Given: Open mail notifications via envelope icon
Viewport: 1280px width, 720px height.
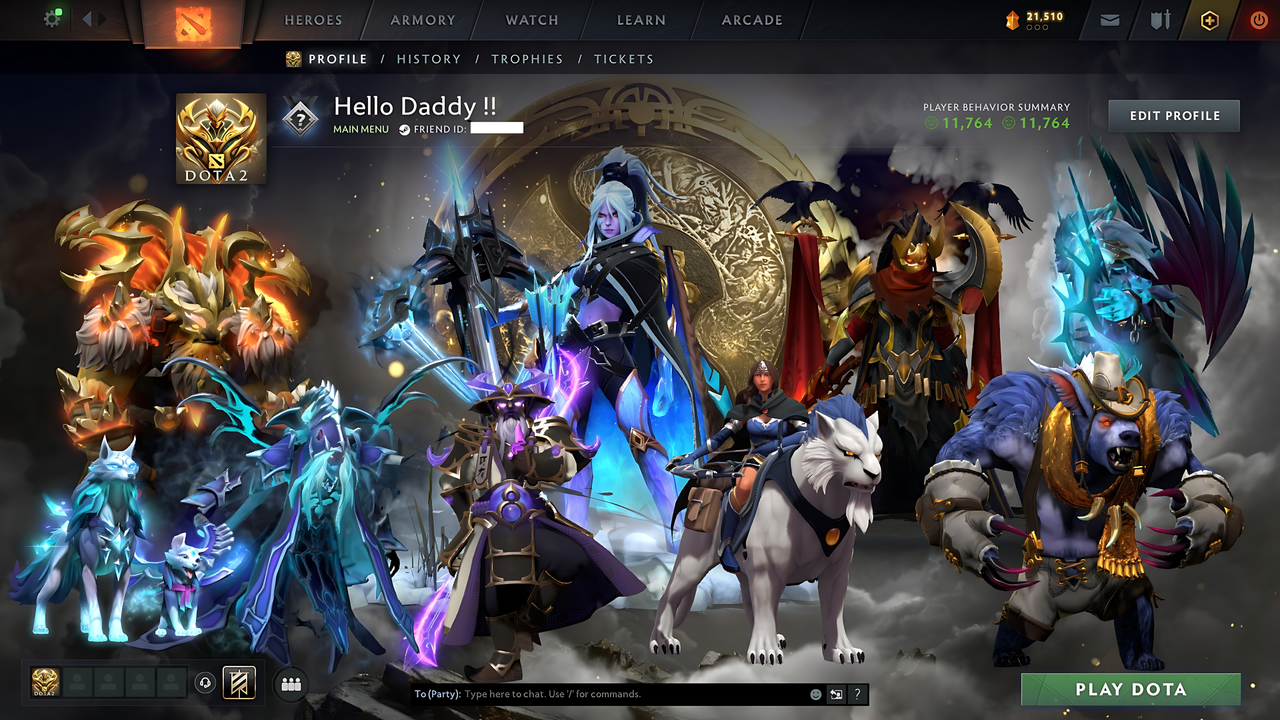Looking at the screenshot, I should [1108, 19].
